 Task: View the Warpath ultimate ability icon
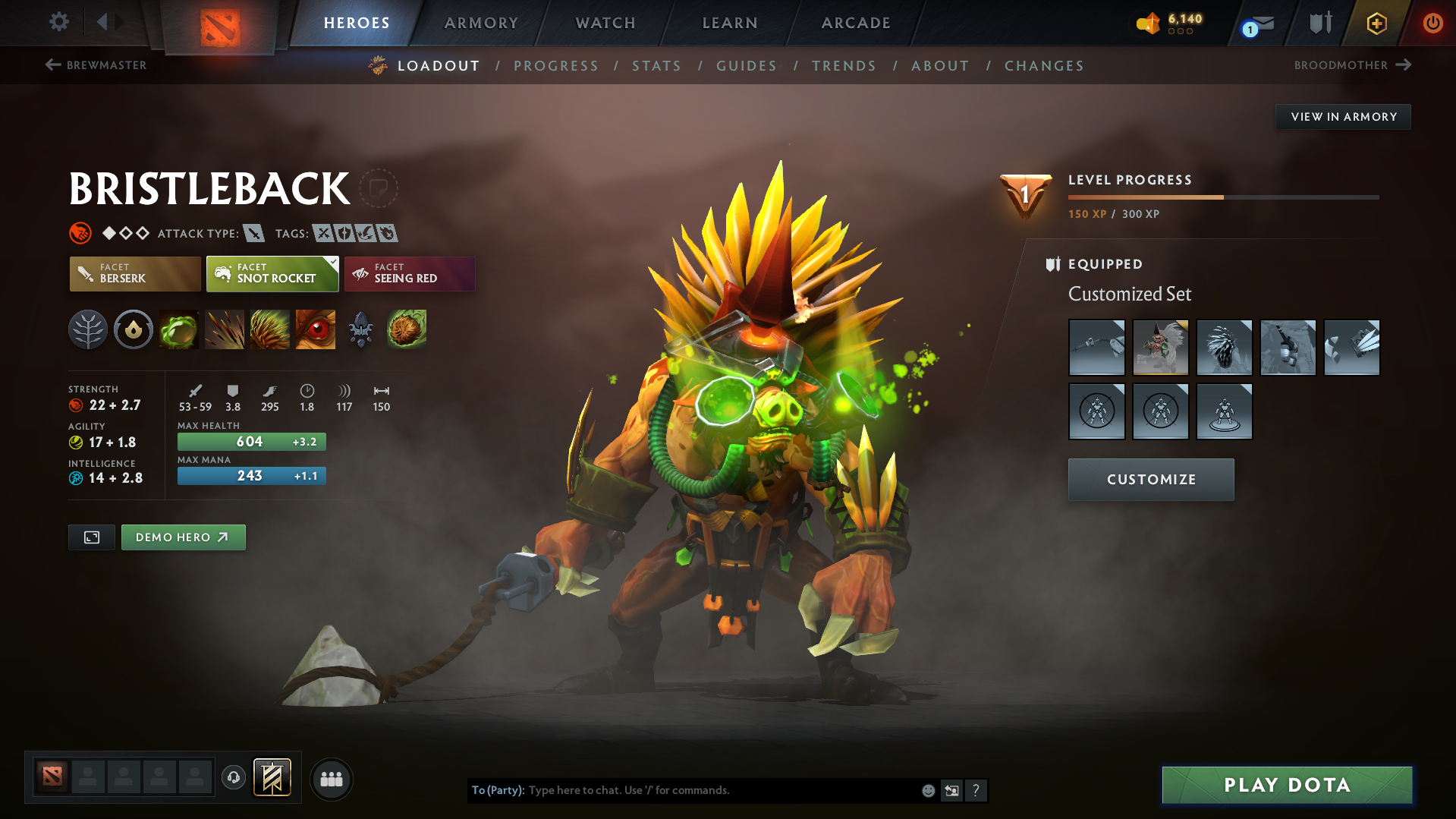pyautogui.click(x=315, y=329)
